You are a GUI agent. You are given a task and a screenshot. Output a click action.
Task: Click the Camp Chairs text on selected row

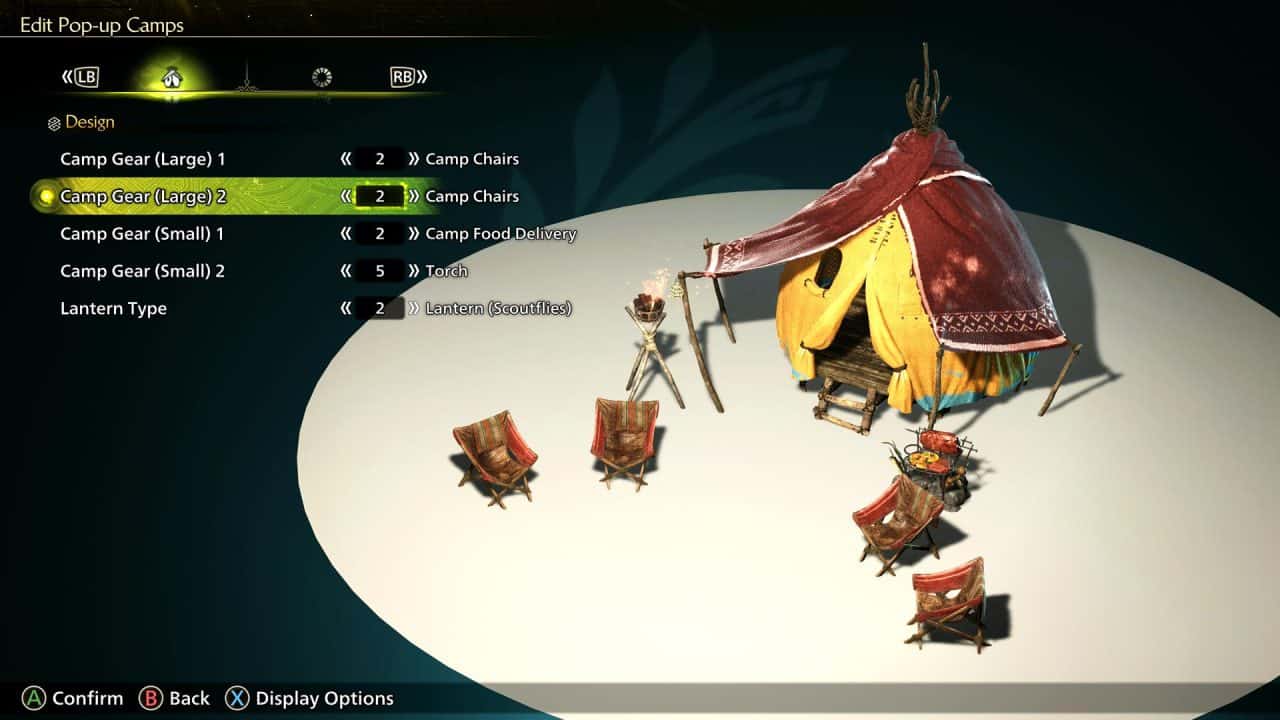(x=472, y=196)
